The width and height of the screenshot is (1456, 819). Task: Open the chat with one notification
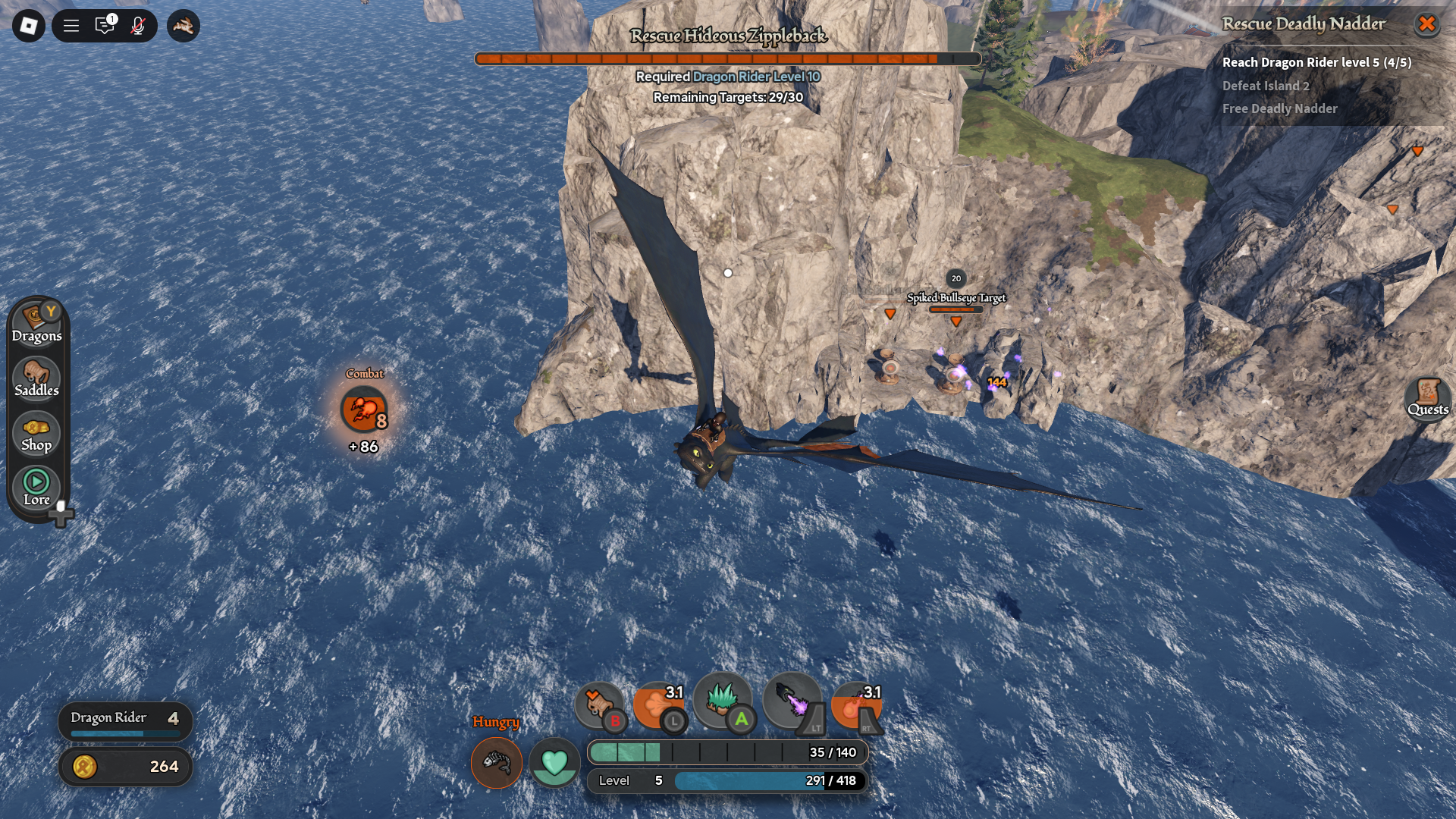pos(105,26)
